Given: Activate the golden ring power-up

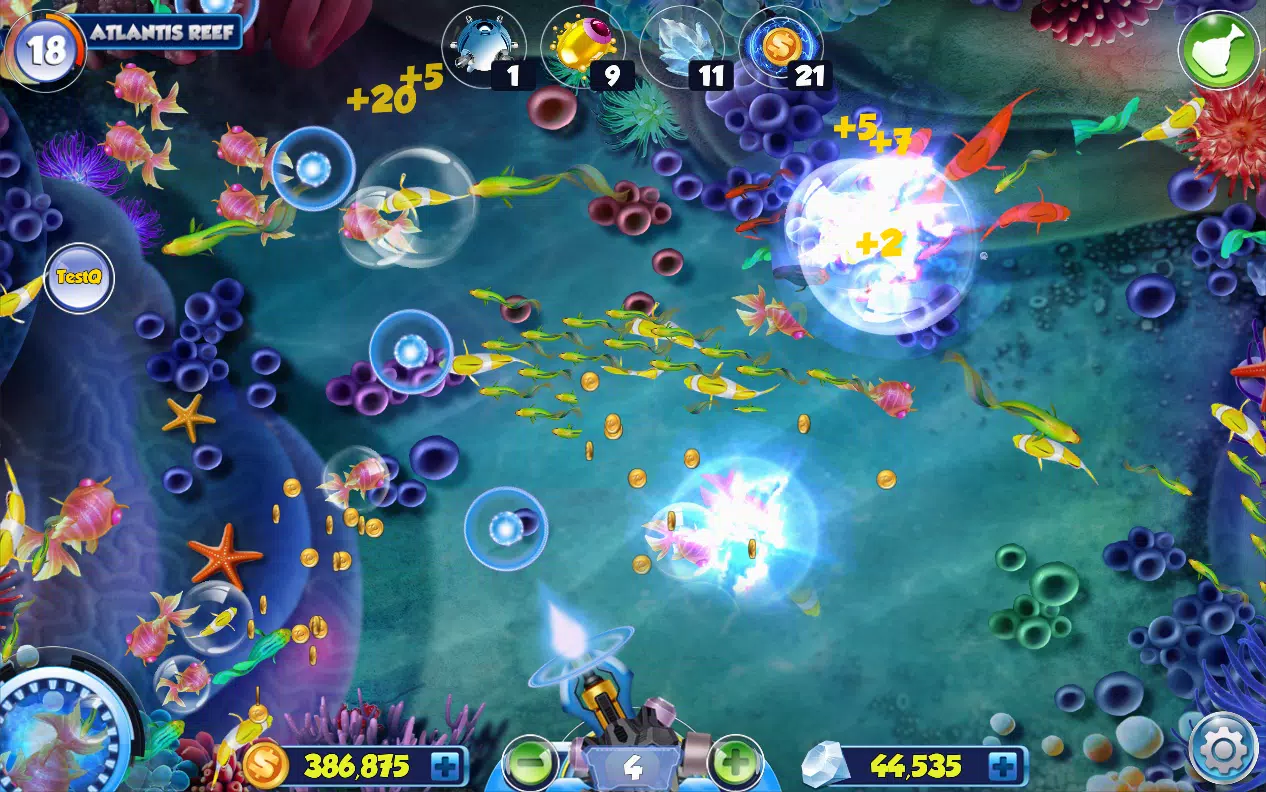Looking at the screenshot, I should coord(581,46).
